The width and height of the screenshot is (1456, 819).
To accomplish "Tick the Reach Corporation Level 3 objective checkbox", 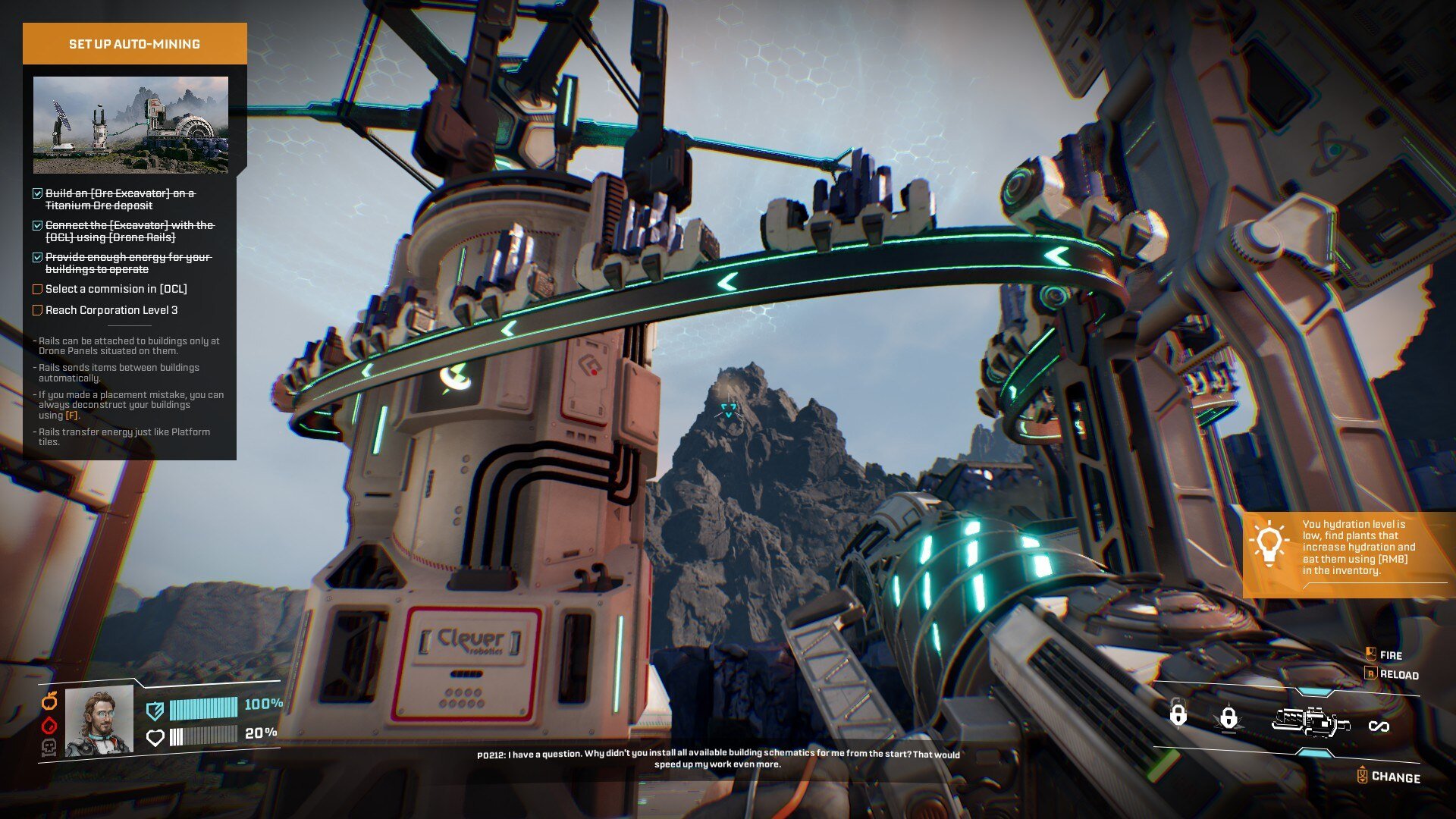I will pos(37,310).
